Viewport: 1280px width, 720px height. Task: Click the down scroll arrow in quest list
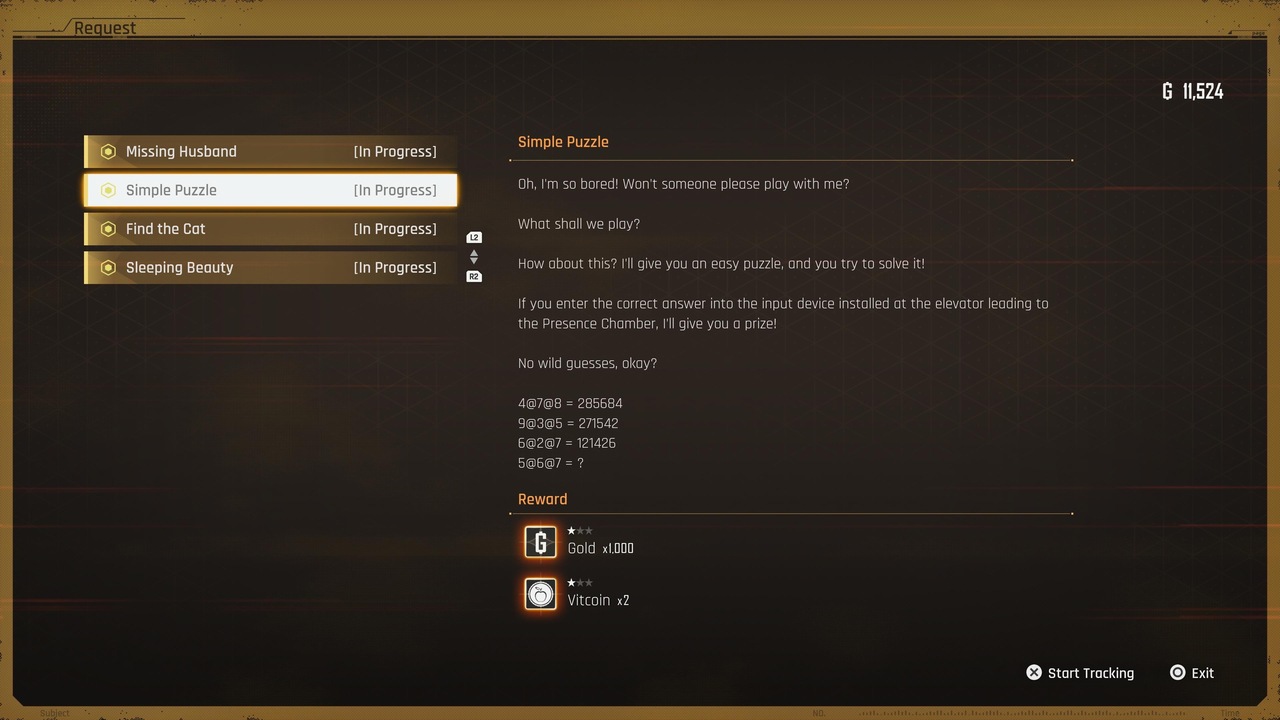click(x=473, y=262)
